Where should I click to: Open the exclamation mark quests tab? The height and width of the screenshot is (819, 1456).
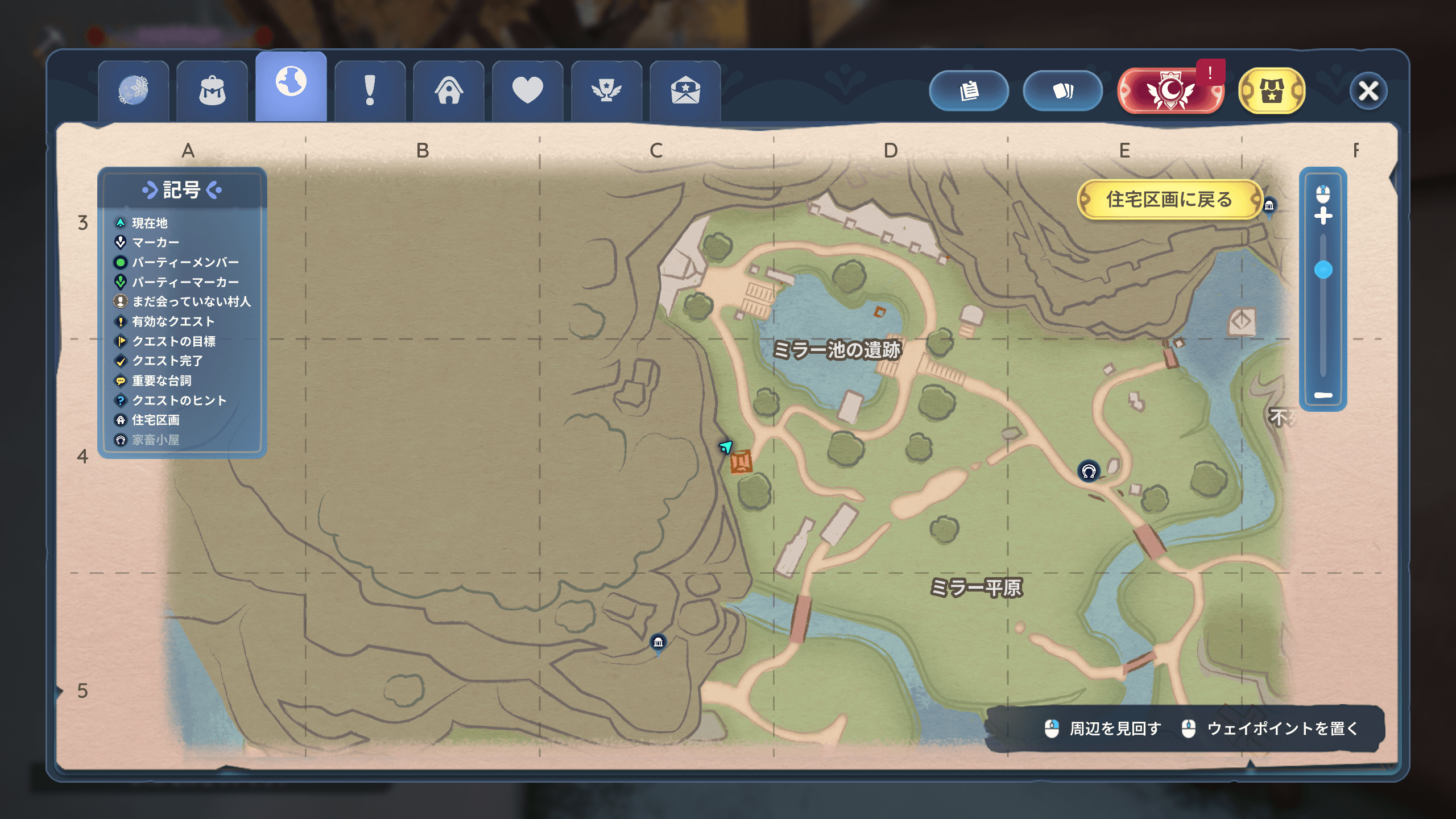coord(370,91)
